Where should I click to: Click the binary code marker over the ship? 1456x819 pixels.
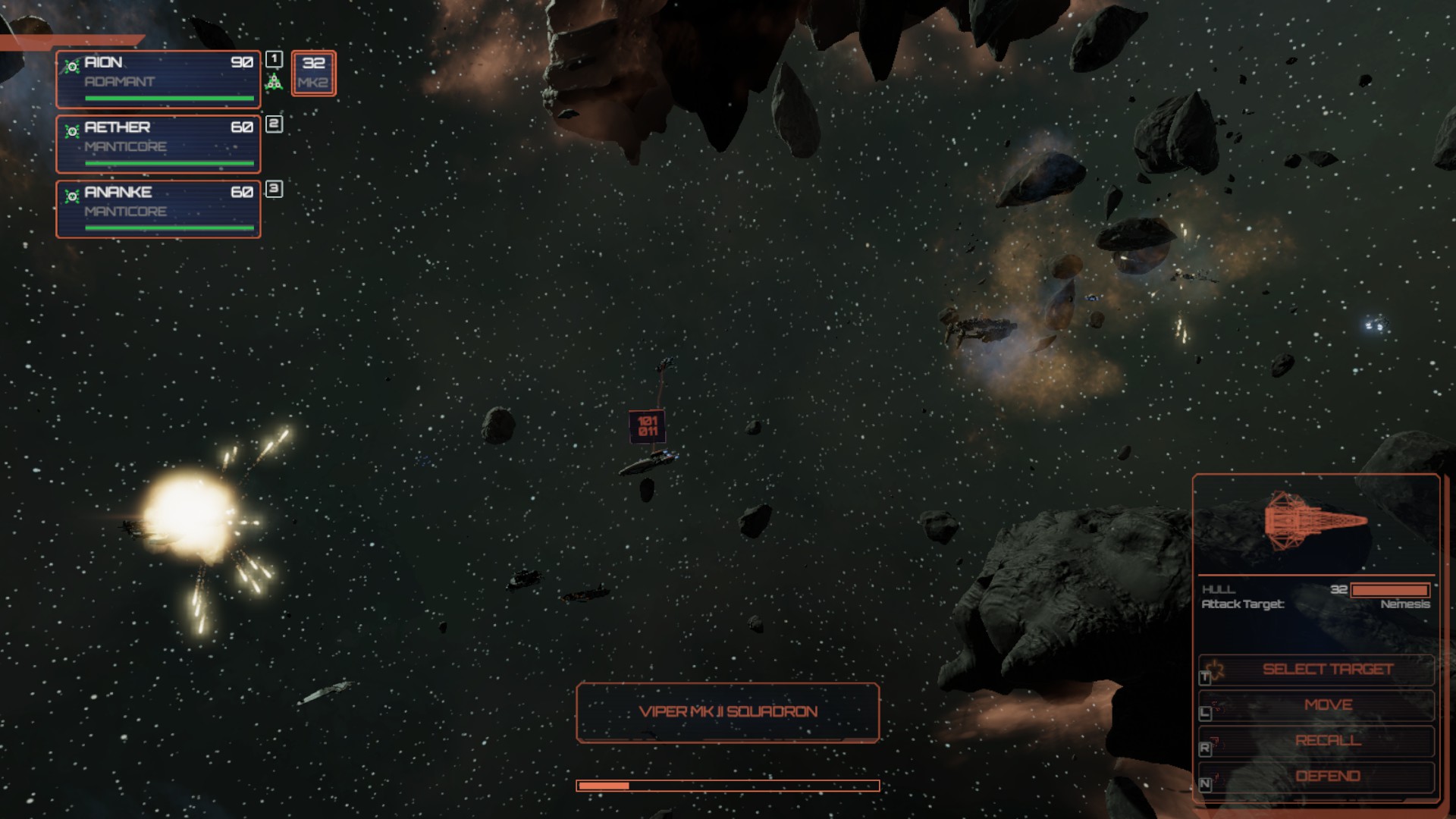[648, 426]
